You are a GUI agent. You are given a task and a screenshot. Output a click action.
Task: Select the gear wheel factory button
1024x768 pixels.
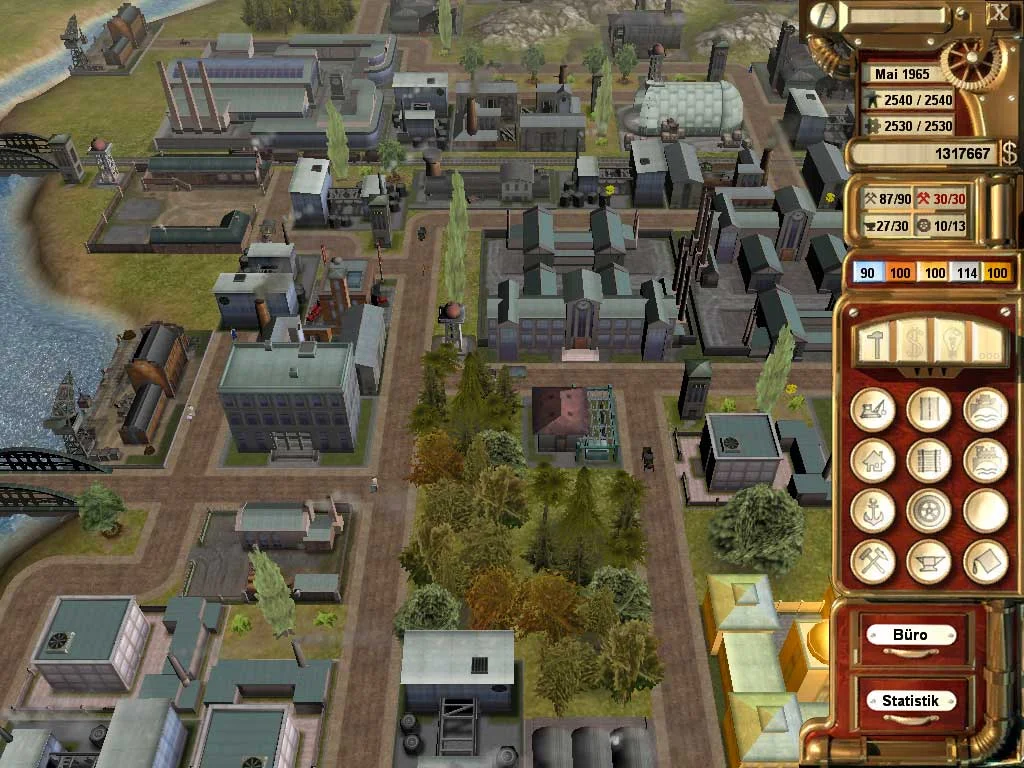click(928, 511)
